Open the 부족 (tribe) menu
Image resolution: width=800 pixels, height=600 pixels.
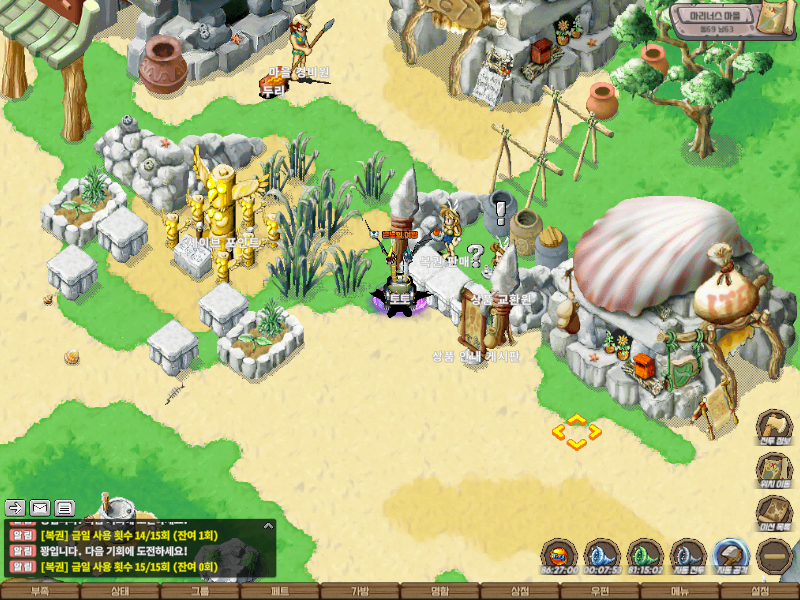[40, 591]
